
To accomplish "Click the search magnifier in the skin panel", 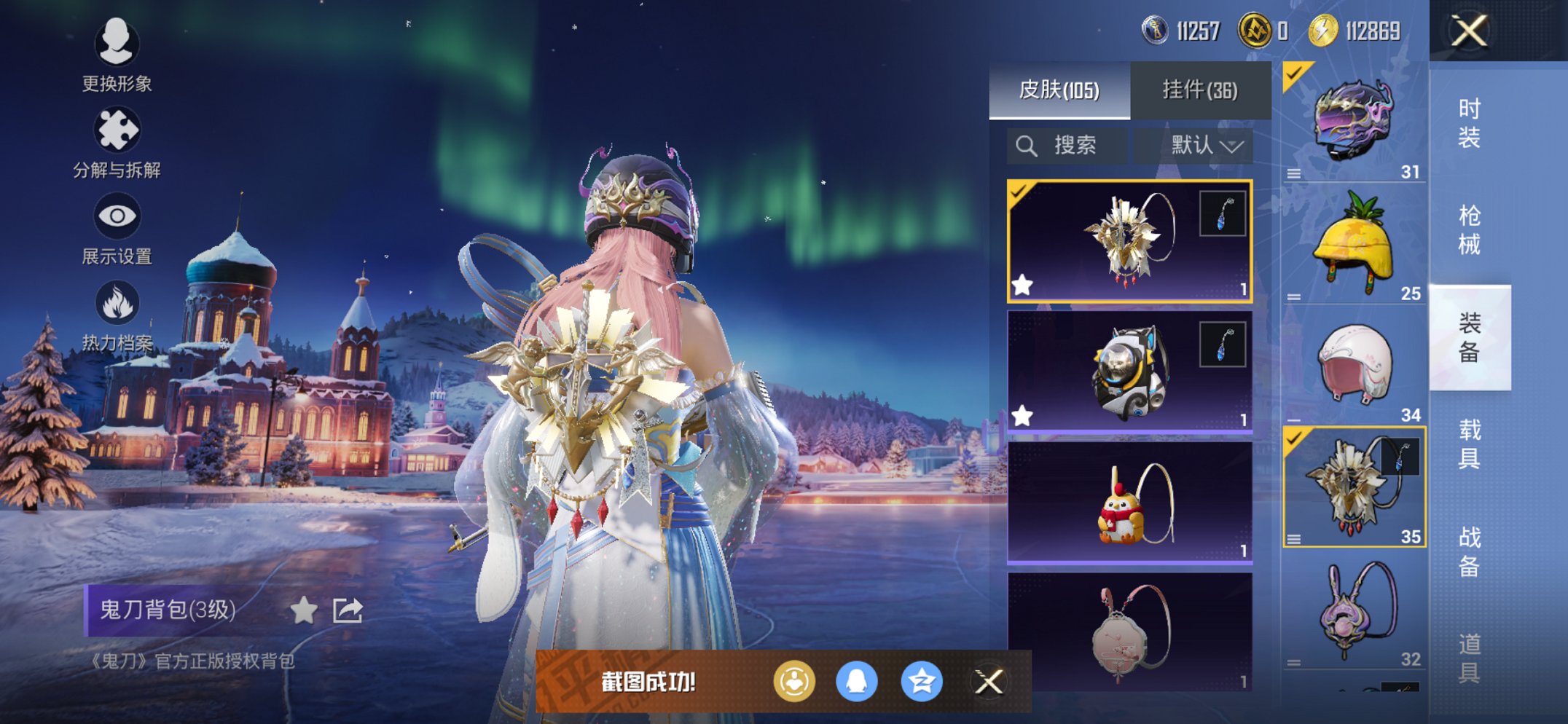I will tap(1028, 144).
